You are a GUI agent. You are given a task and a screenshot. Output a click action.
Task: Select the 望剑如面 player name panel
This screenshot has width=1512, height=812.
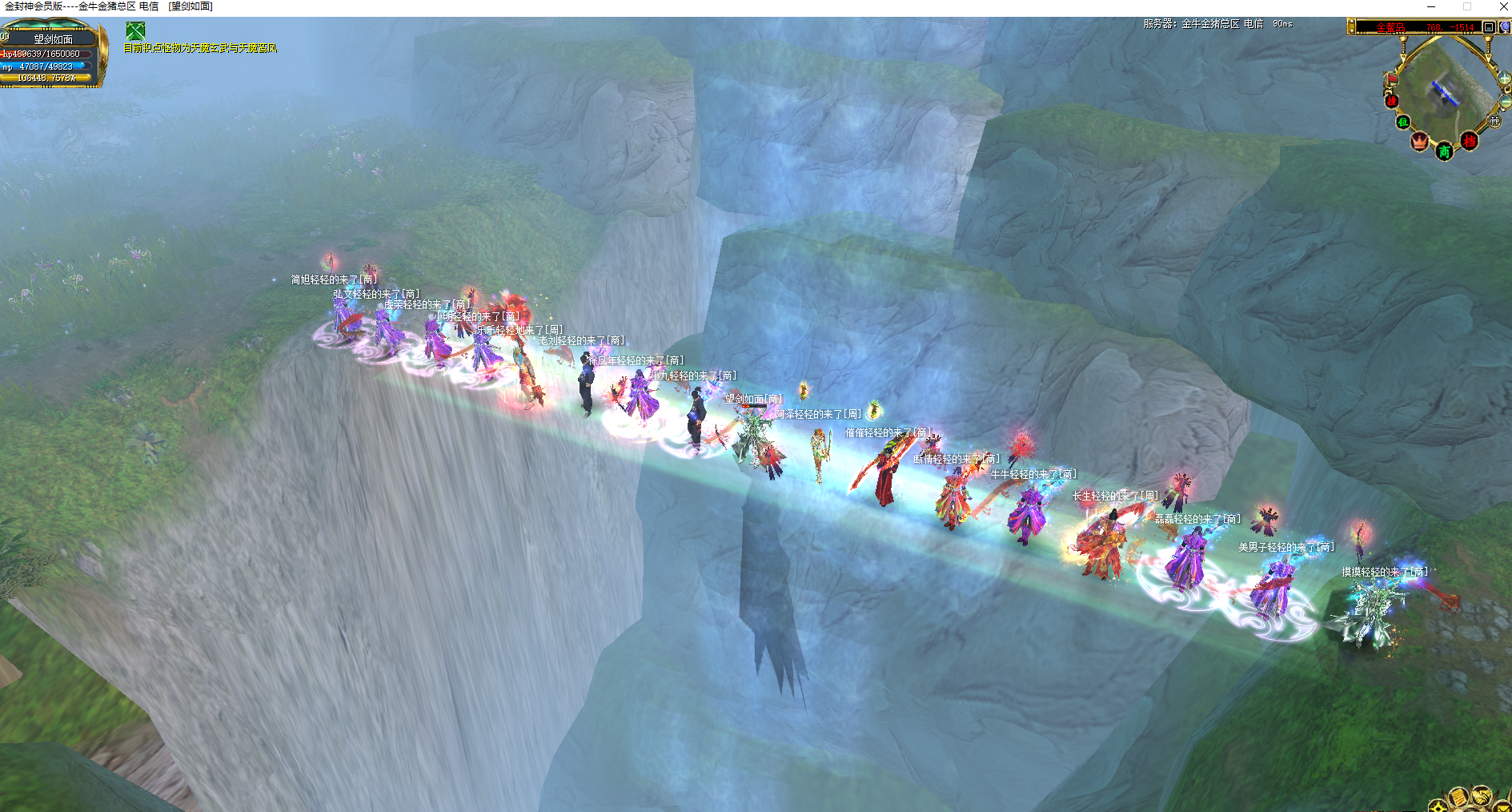53,39
